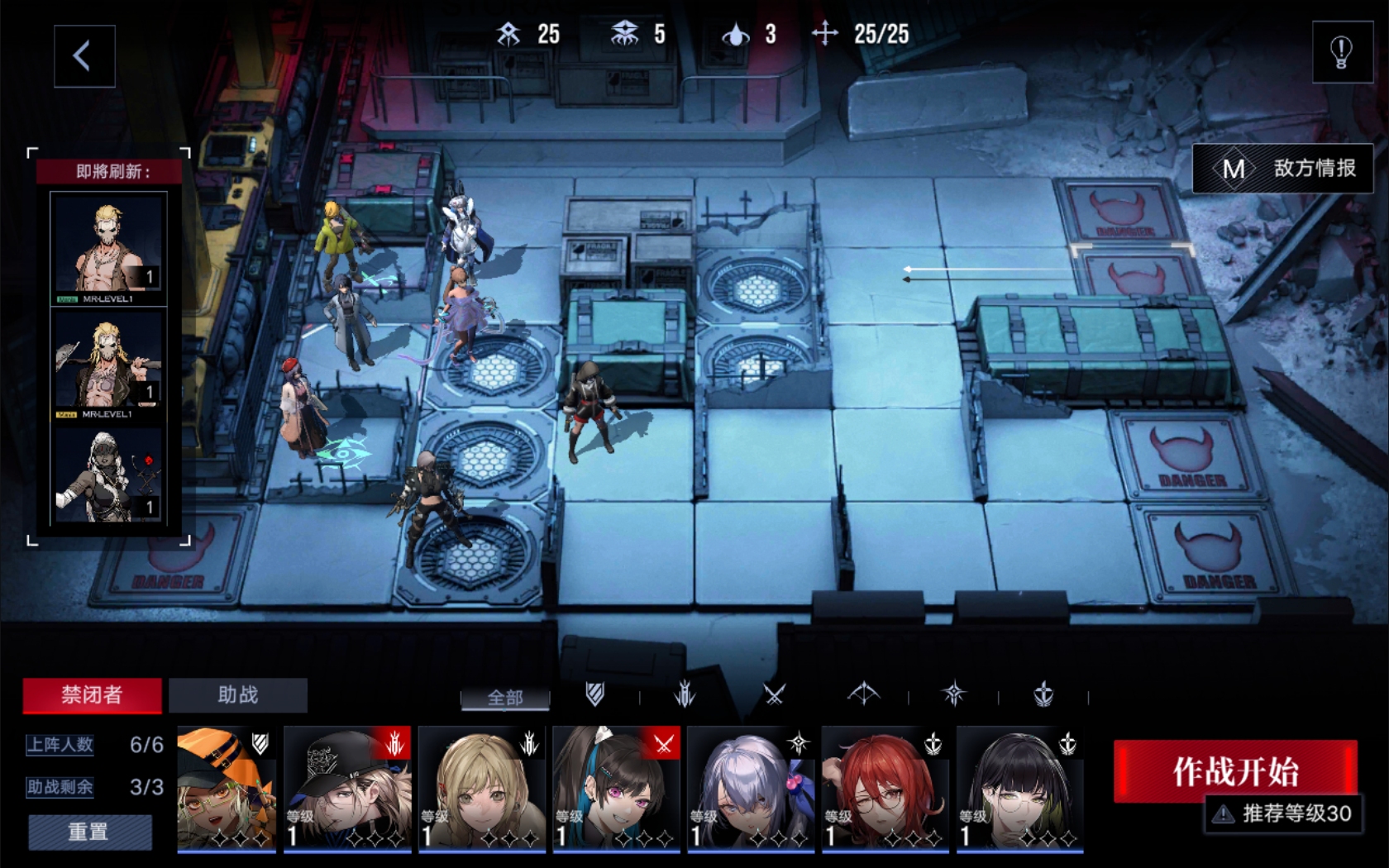Select the red-haired character with glasses
Screen dimensions: 1389x868
tap(885, 789)
